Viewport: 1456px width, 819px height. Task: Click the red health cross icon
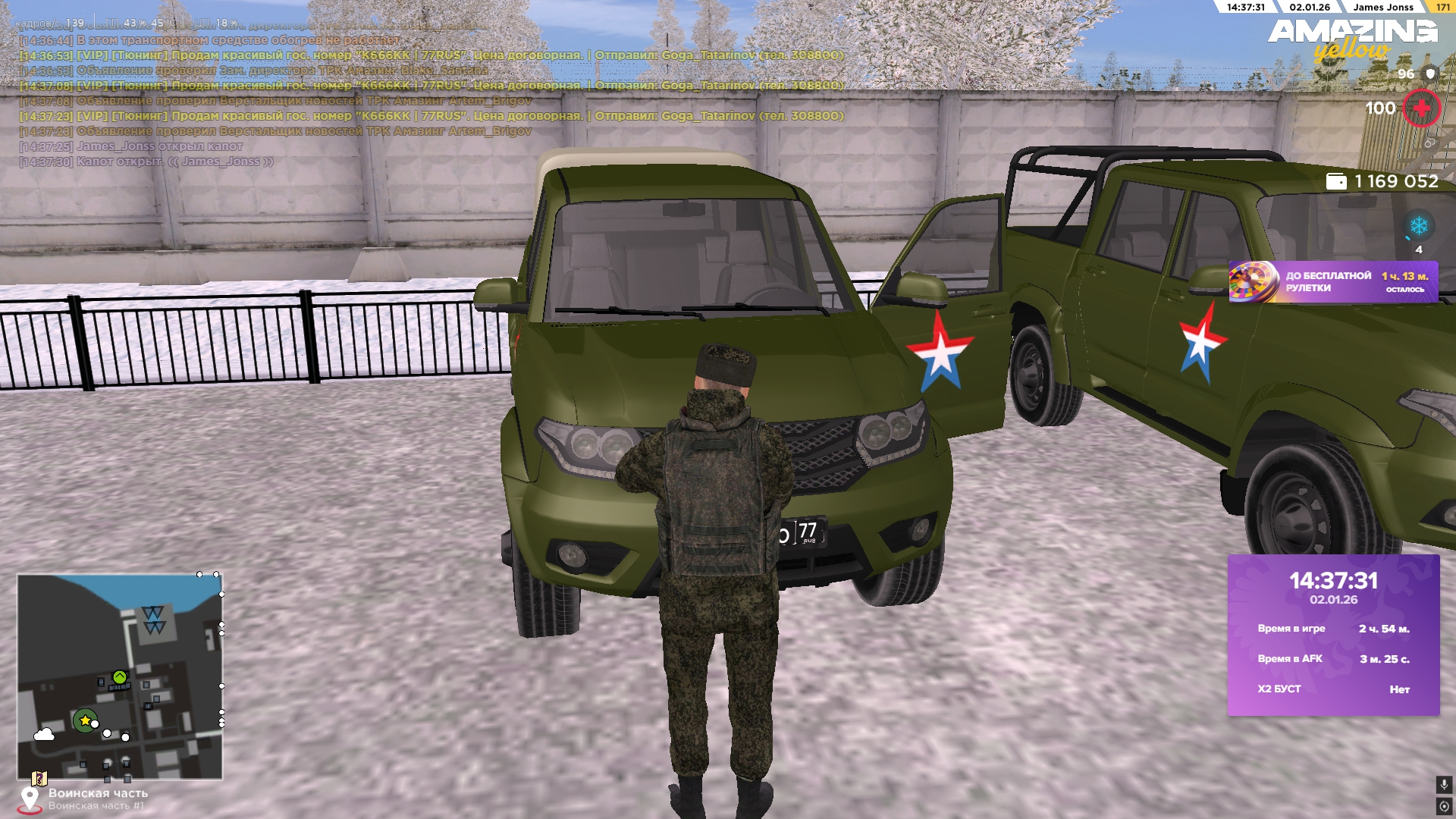(1421, 108)
